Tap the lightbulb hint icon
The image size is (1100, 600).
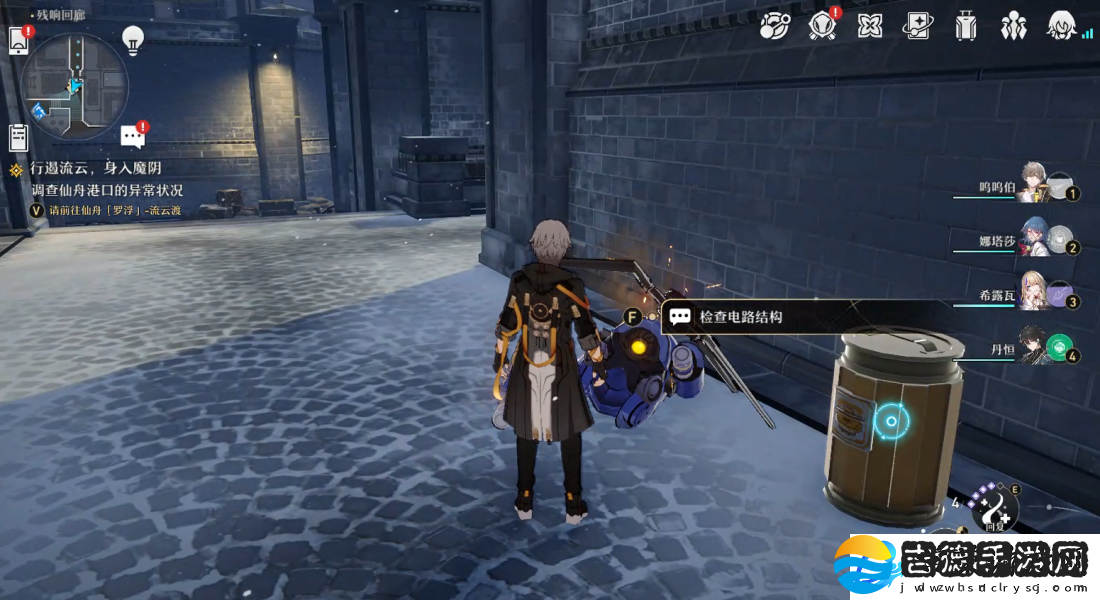point(132,39)
